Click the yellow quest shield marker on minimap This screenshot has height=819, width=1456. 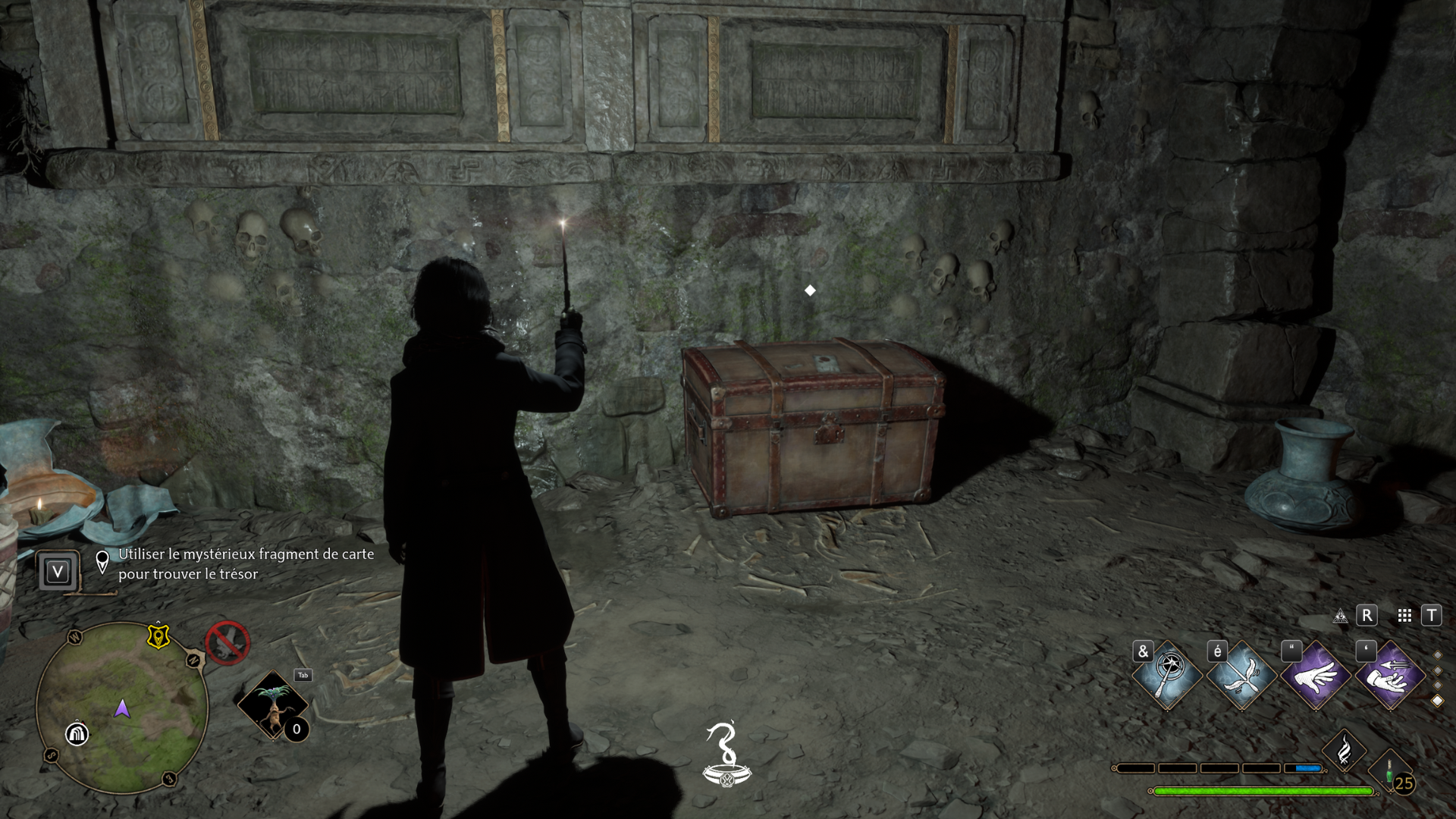[158, 637]
